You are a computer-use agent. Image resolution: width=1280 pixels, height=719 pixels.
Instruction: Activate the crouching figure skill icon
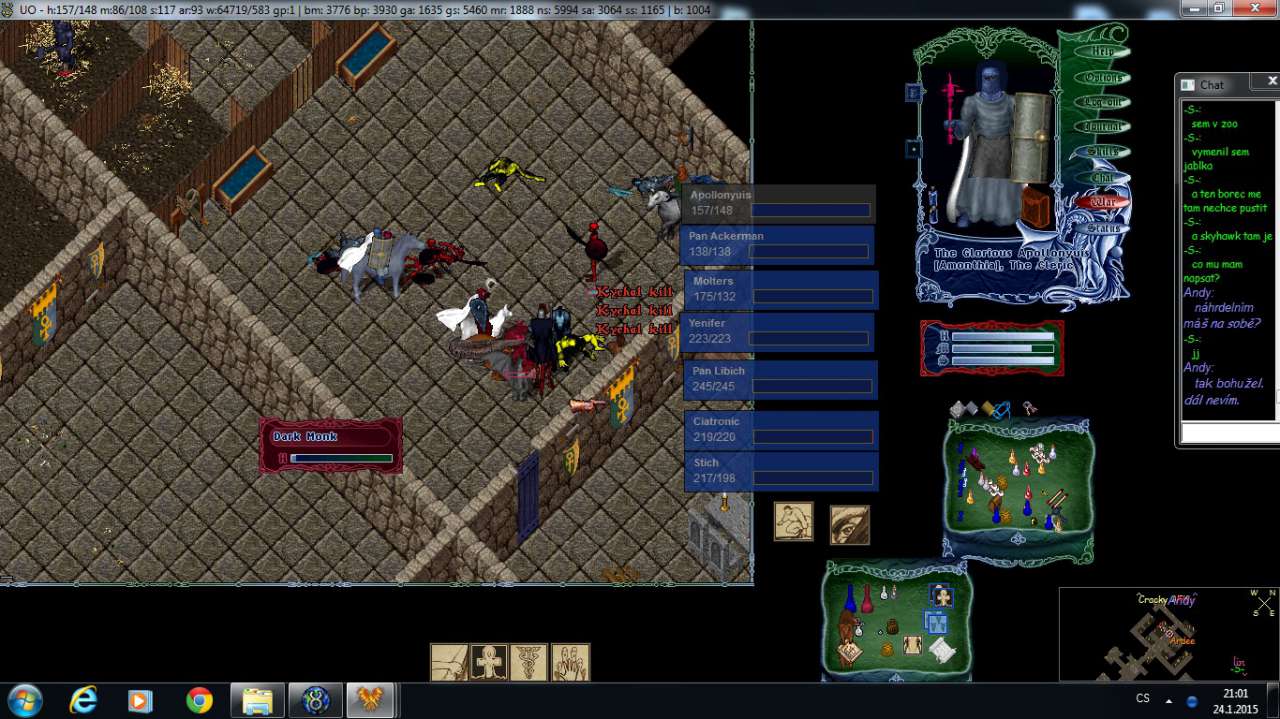[x=793, y=522]
